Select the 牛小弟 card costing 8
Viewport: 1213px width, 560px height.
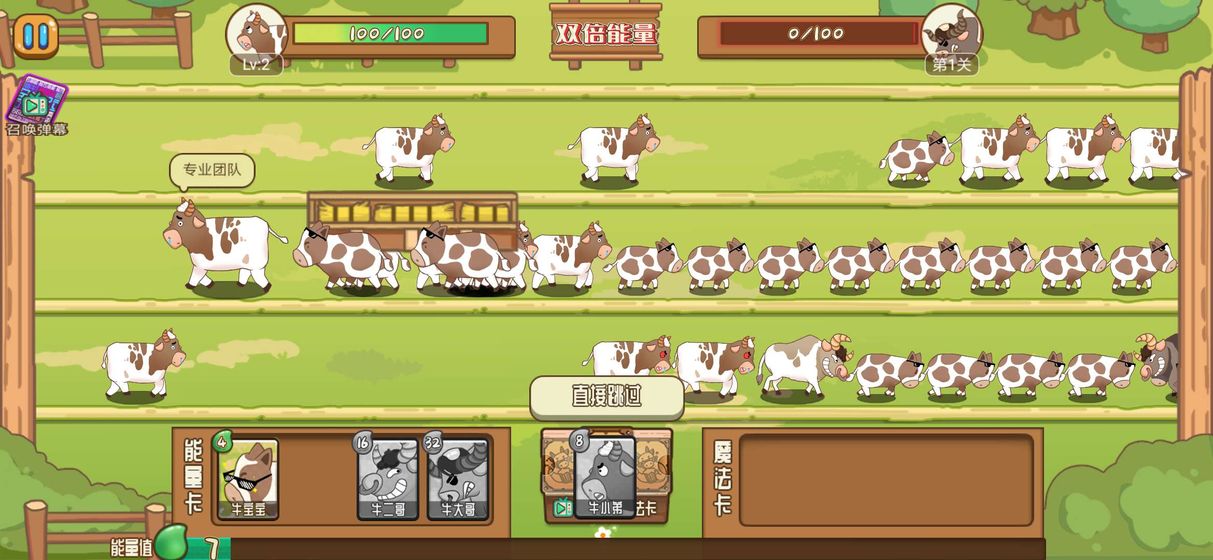coord(605,478)
